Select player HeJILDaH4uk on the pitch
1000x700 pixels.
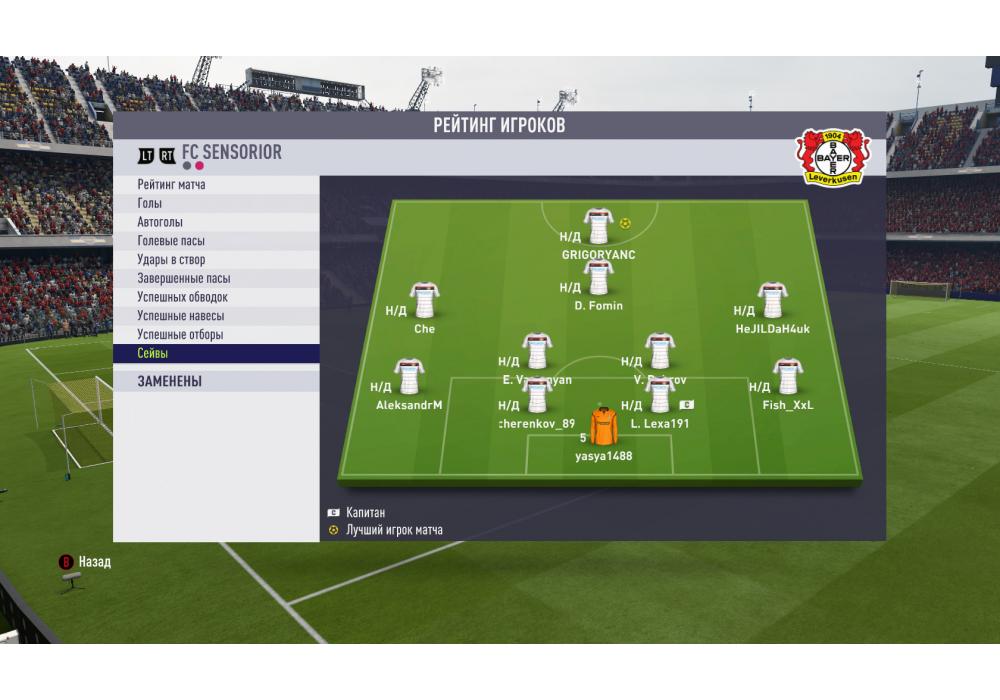coord(771,301)
